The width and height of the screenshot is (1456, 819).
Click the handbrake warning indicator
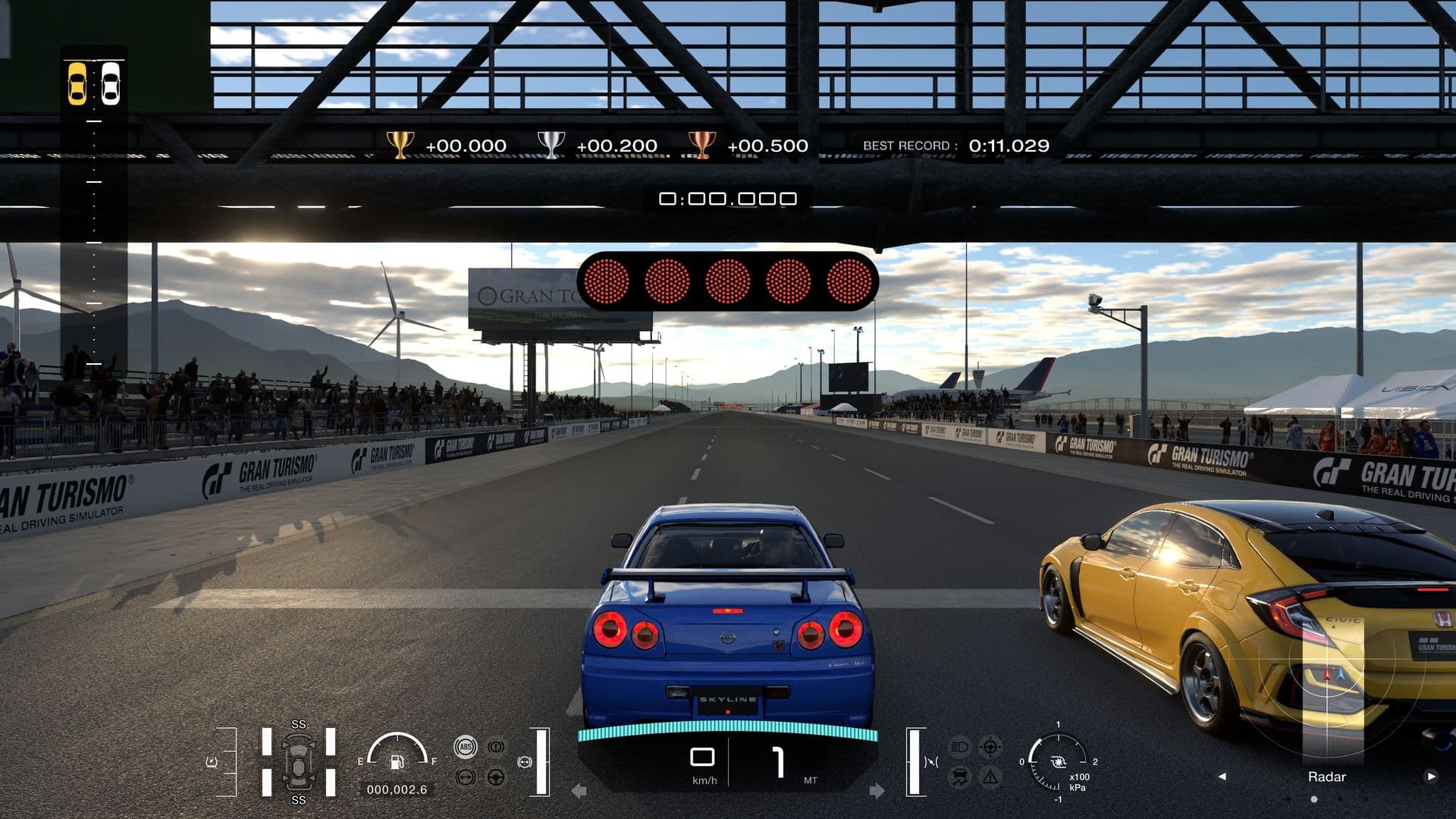click(x=494, y=746)
